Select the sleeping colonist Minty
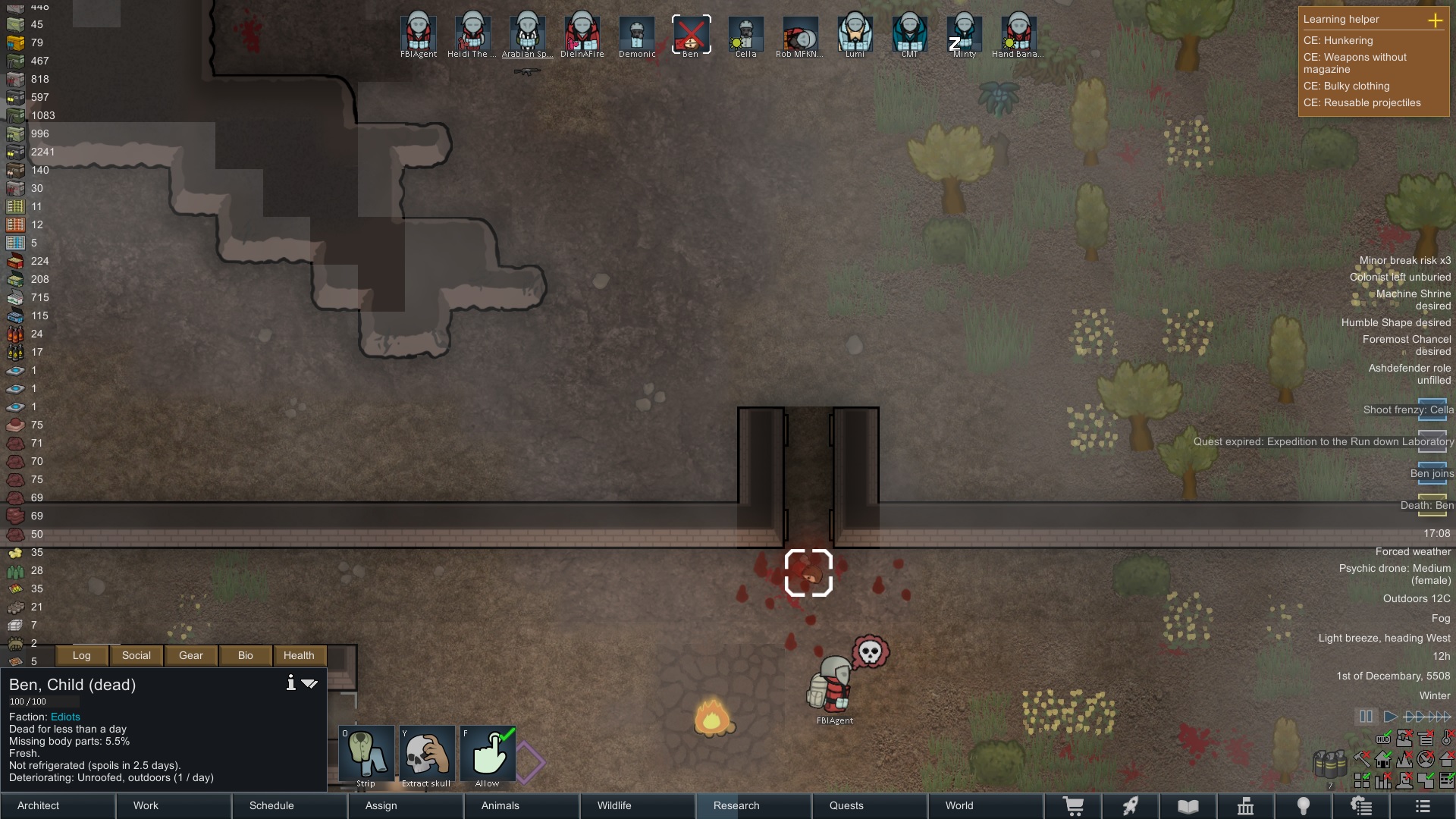 click(964, 32)
